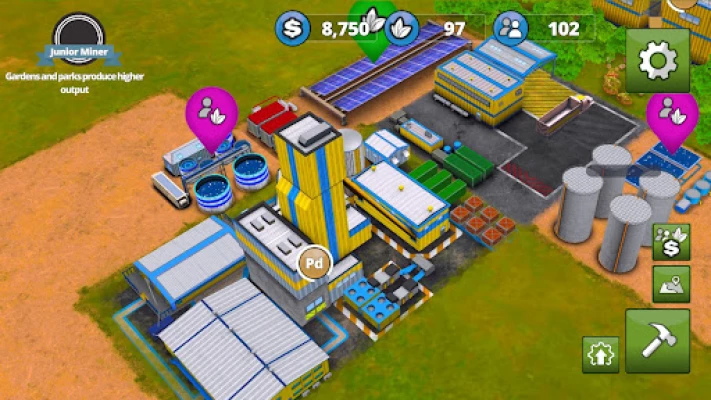Tap the magenta pin above the water tanks
711x400 pixels.
click(212, 113)
